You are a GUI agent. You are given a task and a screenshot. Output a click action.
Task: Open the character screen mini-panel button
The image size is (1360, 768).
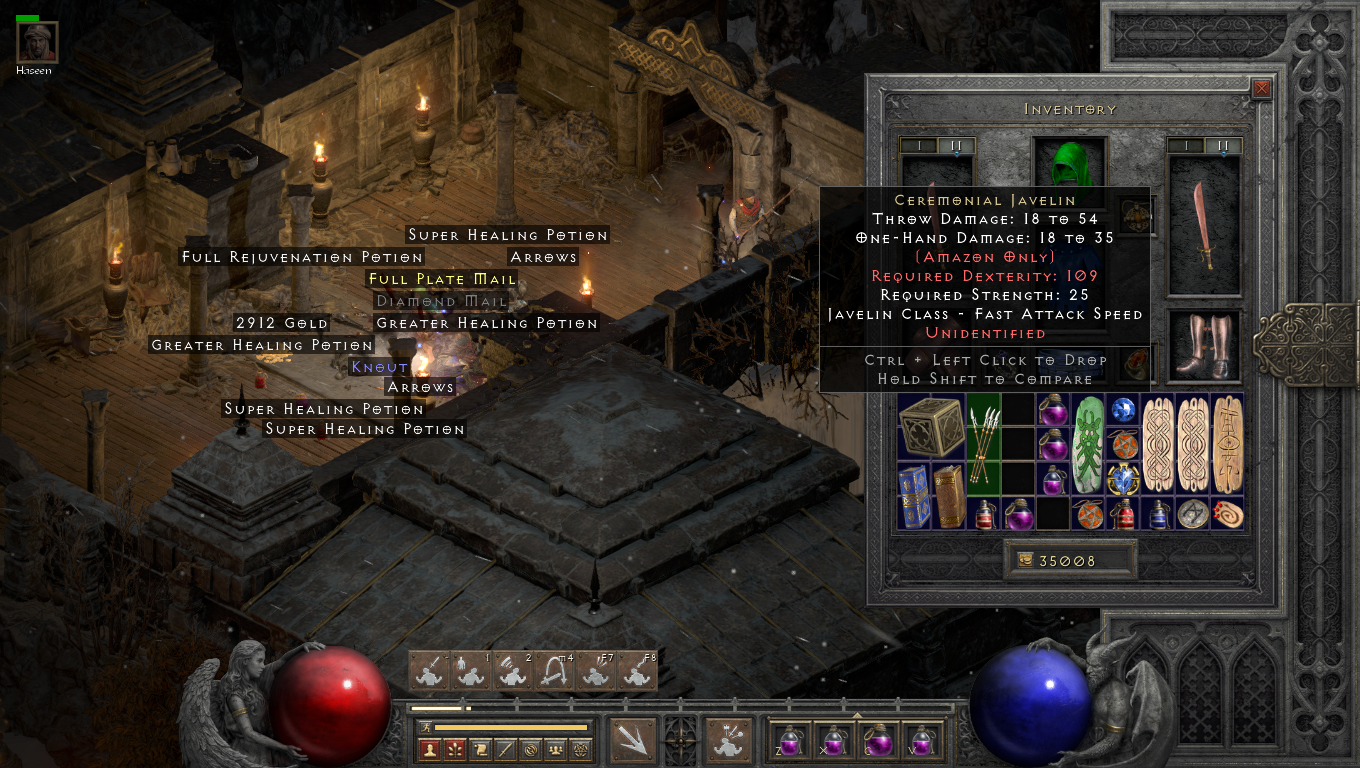(x=430, y=749)
